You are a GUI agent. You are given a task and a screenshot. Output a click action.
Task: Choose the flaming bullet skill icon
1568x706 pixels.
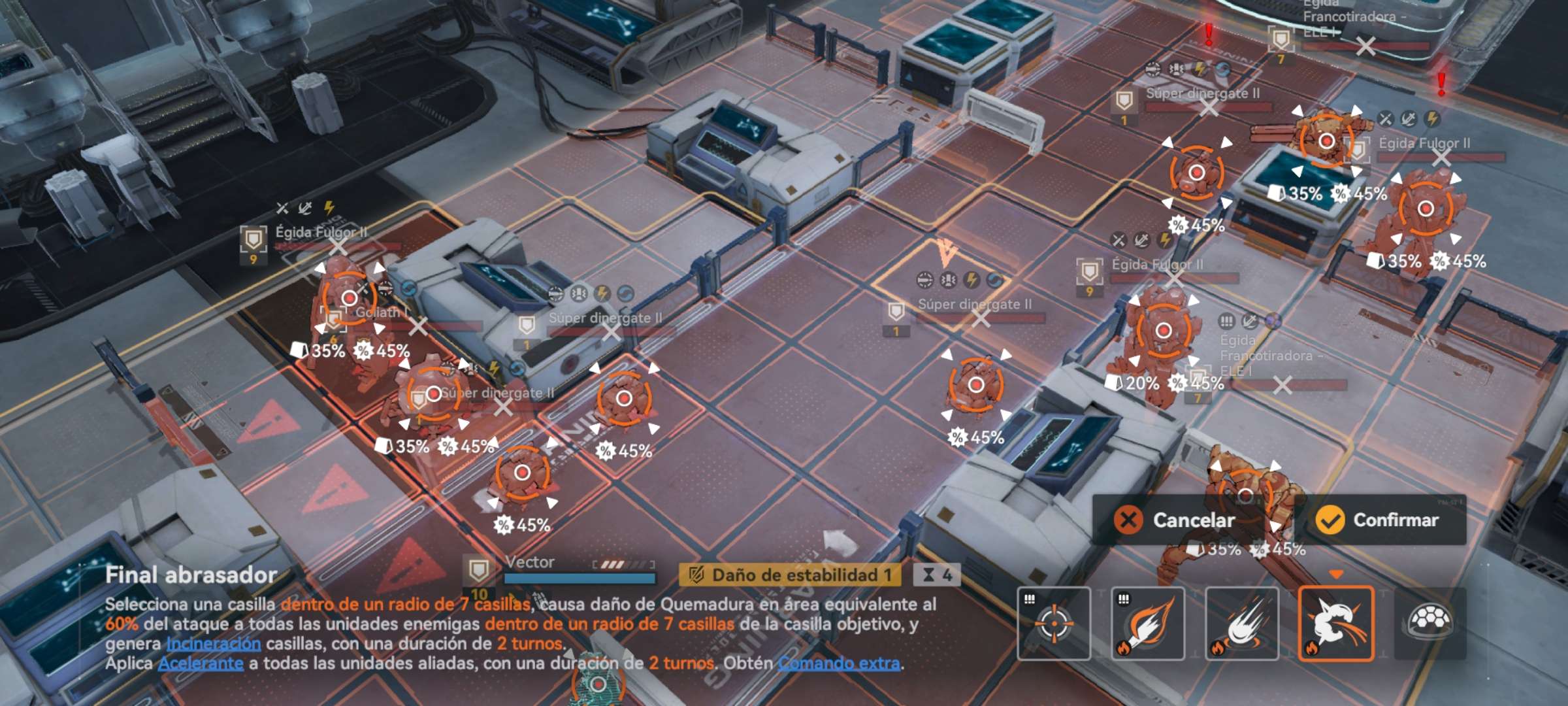pos(1148,624)
